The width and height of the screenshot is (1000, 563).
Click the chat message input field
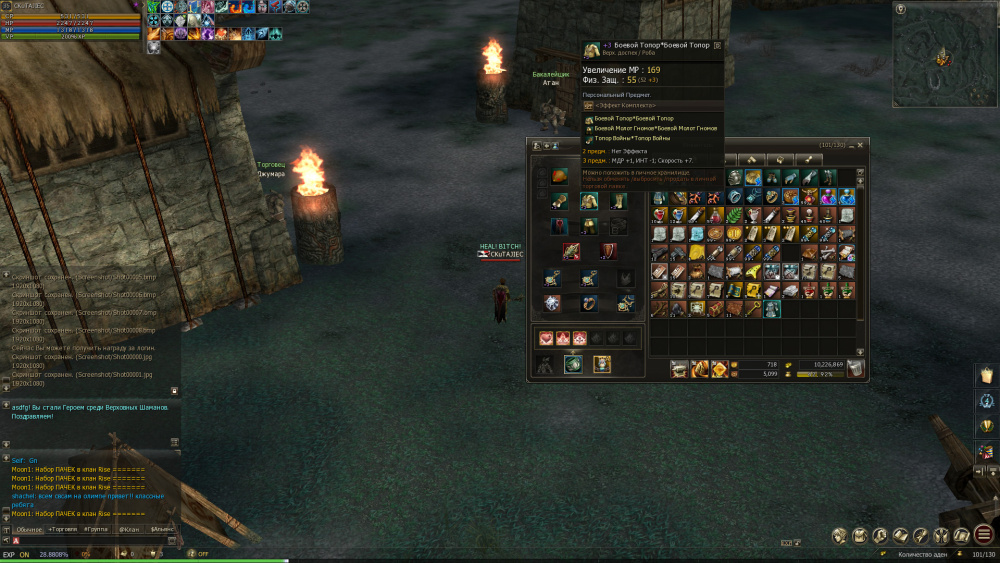(x=90, y=541)
